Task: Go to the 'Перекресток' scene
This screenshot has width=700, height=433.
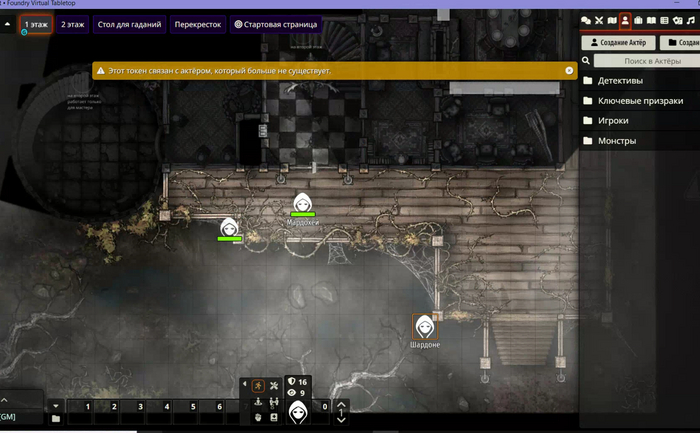Action: click(197, 23)
